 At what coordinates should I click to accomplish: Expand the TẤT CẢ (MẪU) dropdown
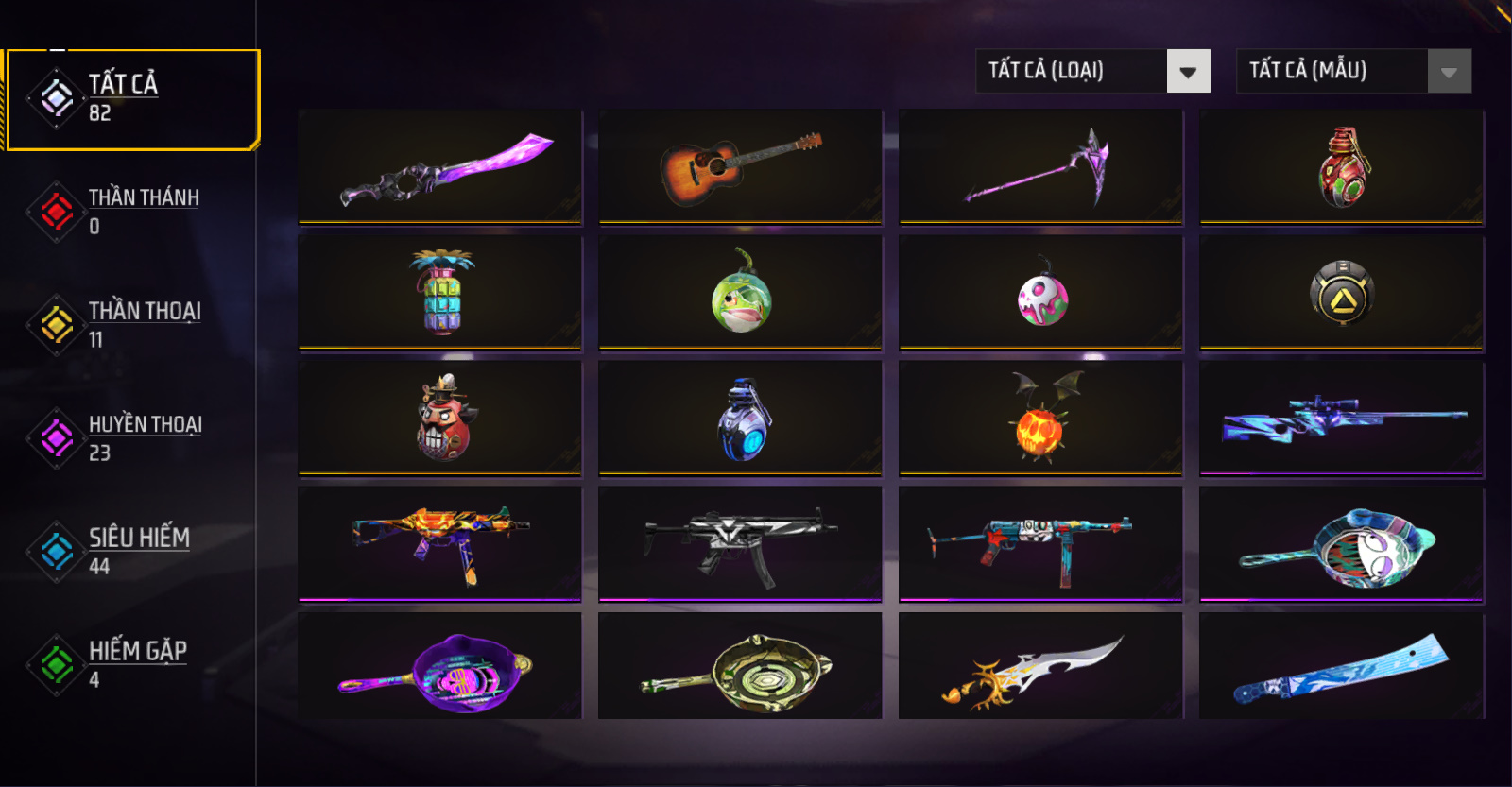pyautogui.click(x=1353, y=71)
